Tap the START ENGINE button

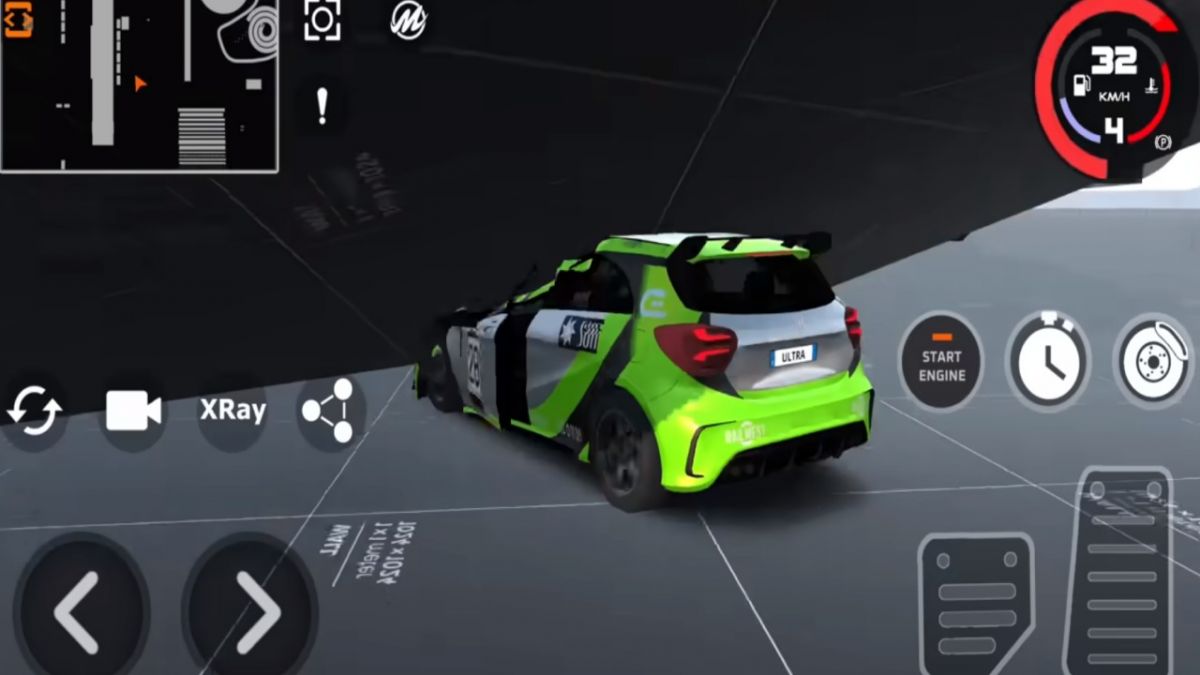(941, 364)
